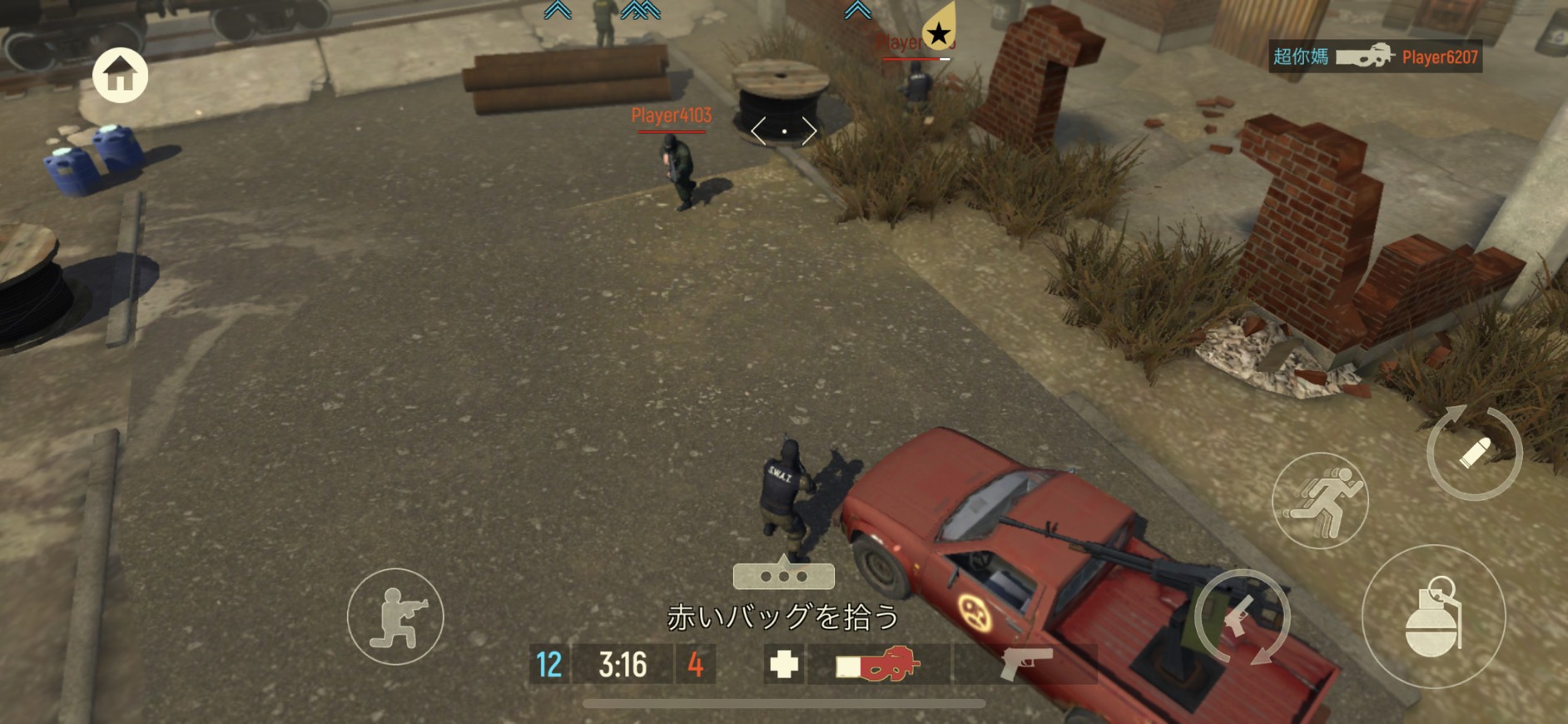The width and height of the screenshot is (1568, 724).
Task: Use the medkit cross icon
Action: point(783,665)
